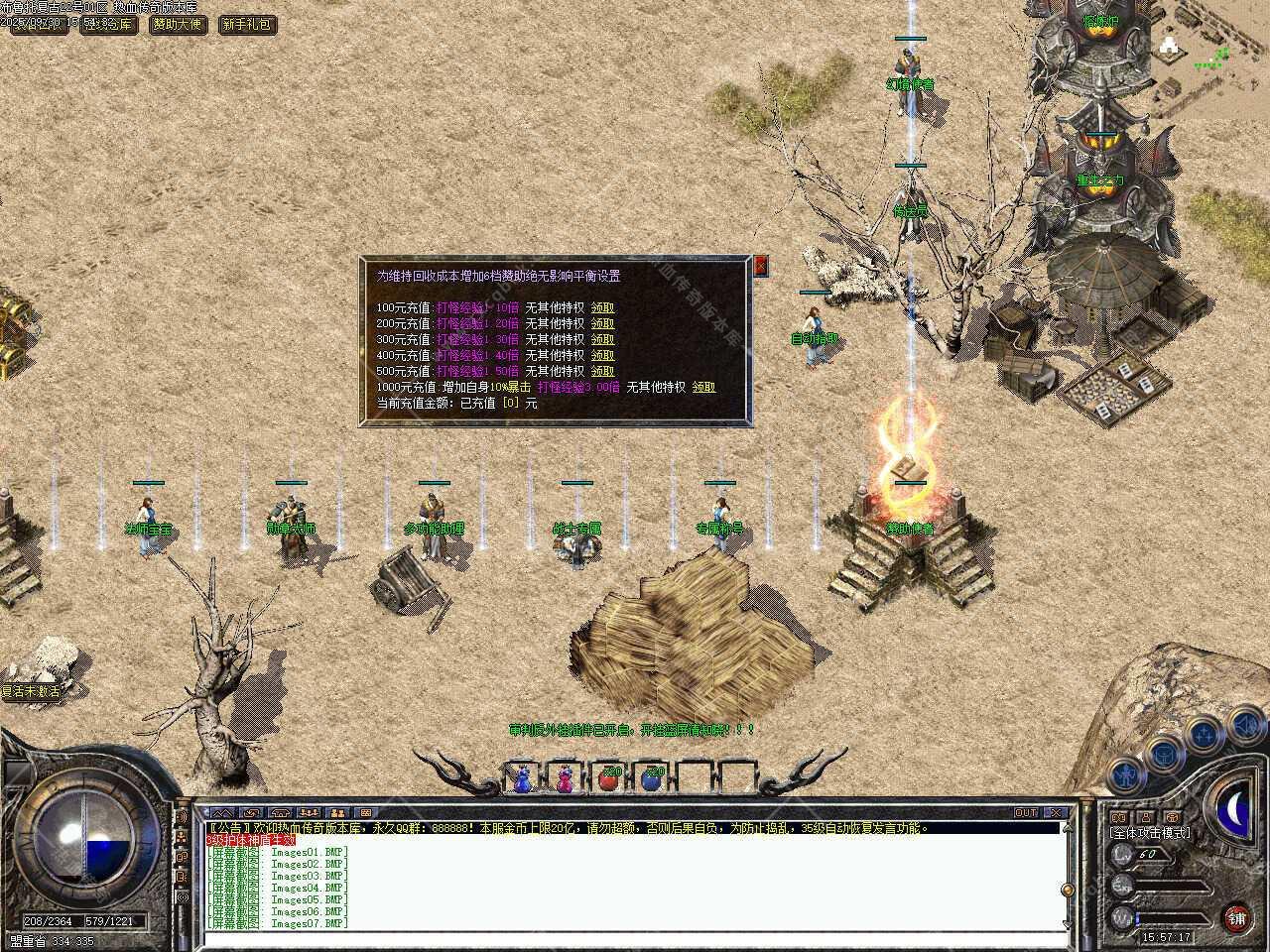Image resolution: width=1270 pixels, height=952 pixels.
Task: Claim the 300元 recharge reward
Action: click(x=602, y=339)
